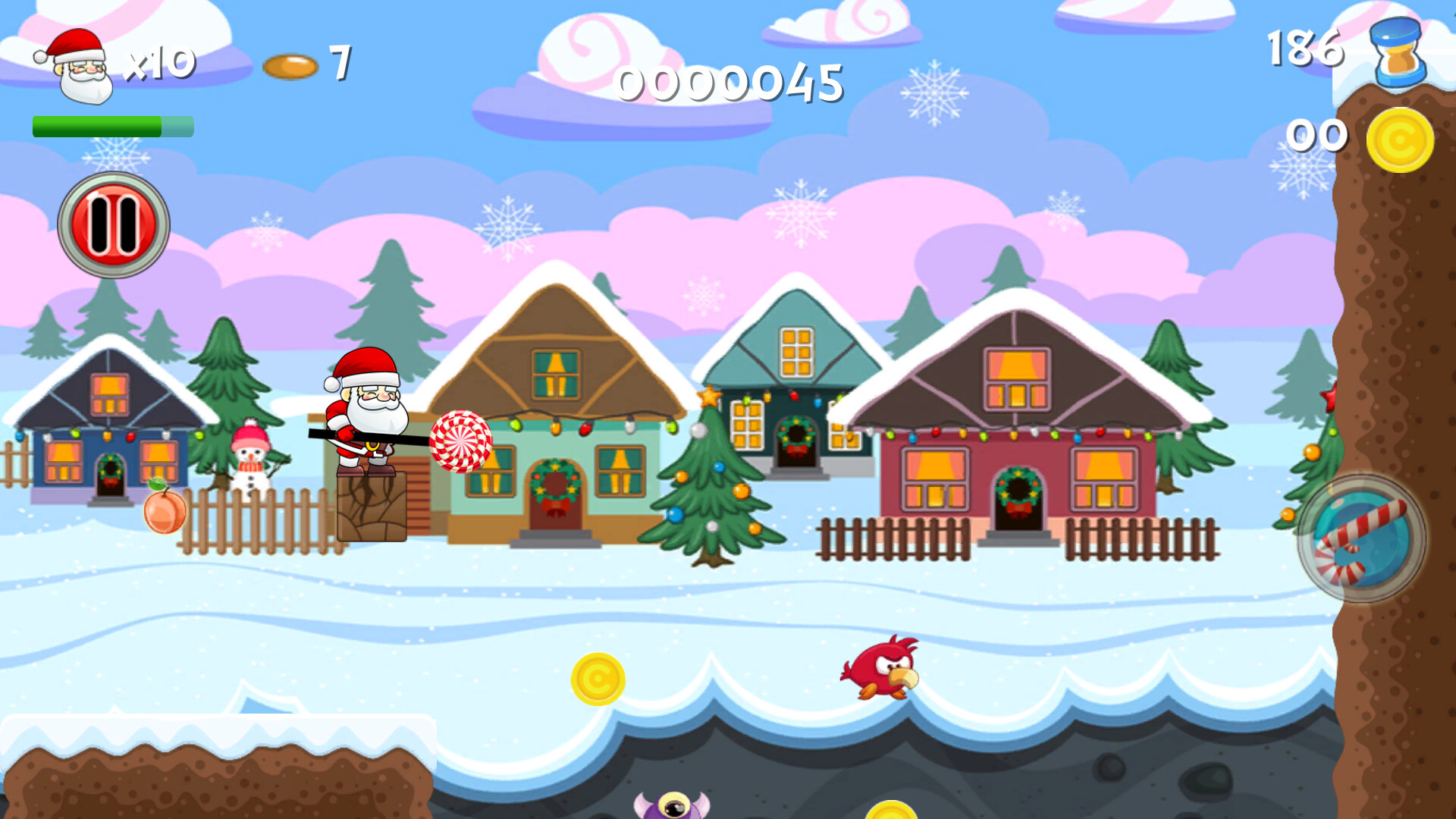This screenshot has height=819, width=1456.
Task: Toggle pause by pressing the pause control
Action: [112, 223]
